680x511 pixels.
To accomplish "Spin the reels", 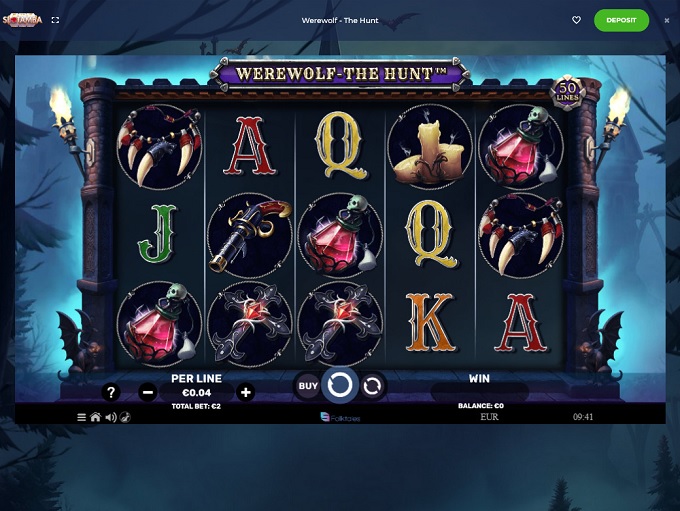I will (x=340, y=385).
